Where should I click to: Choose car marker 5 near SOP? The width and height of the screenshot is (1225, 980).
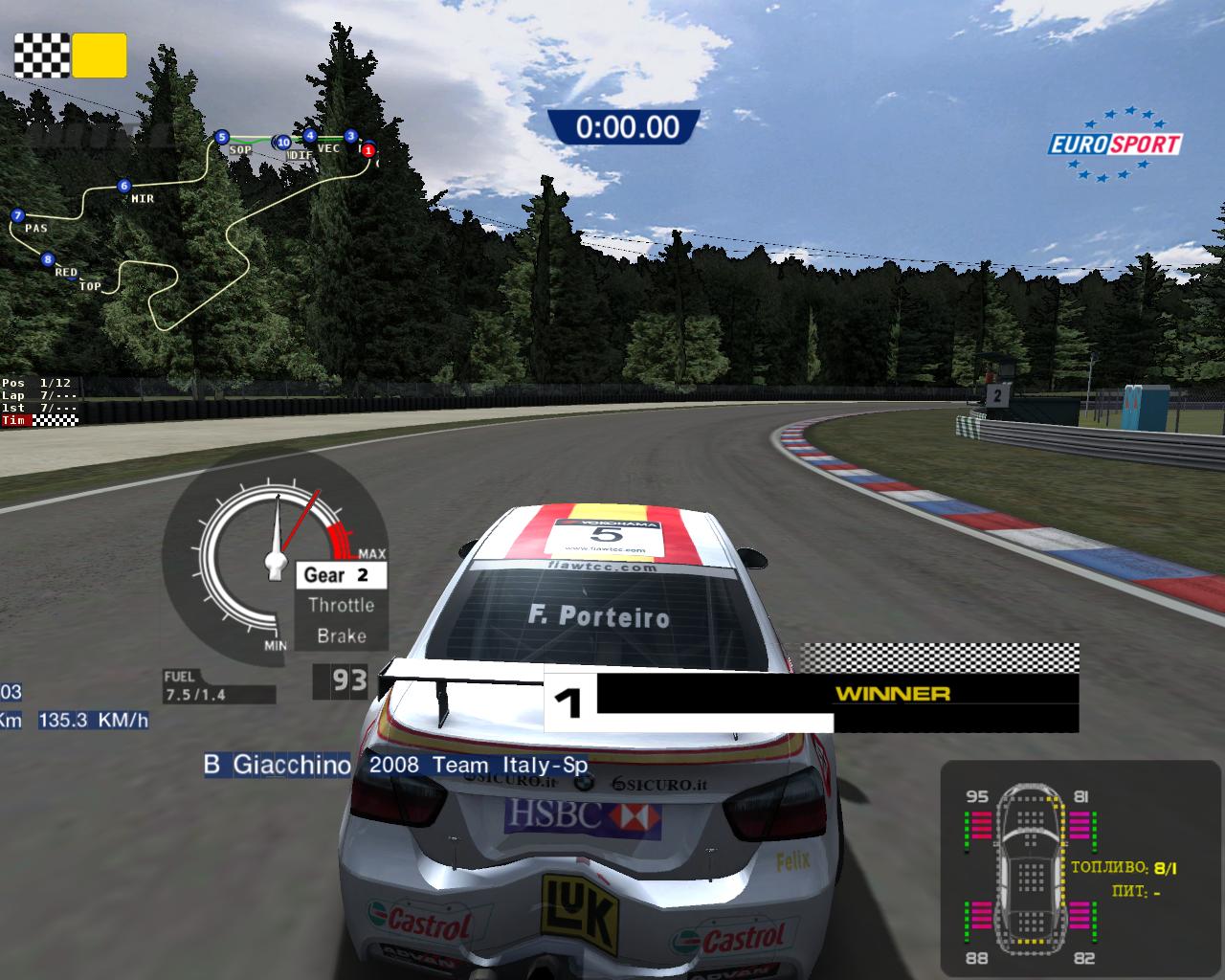[x=222, y=137]
